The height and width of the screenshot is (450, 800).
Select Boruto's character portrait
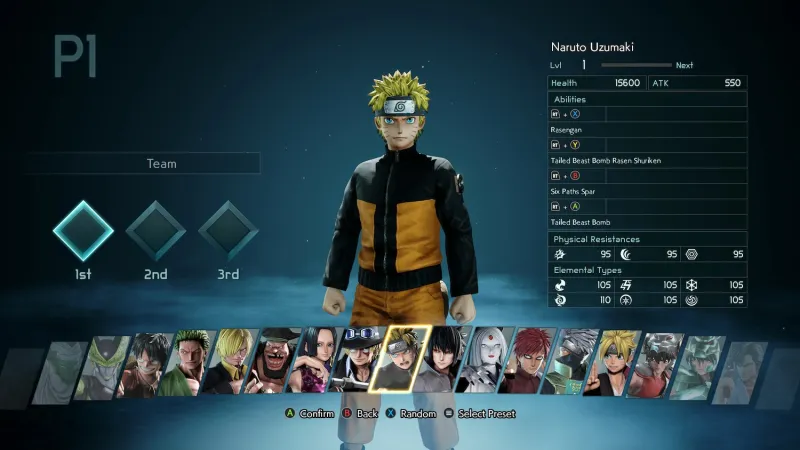click(614, 362)
